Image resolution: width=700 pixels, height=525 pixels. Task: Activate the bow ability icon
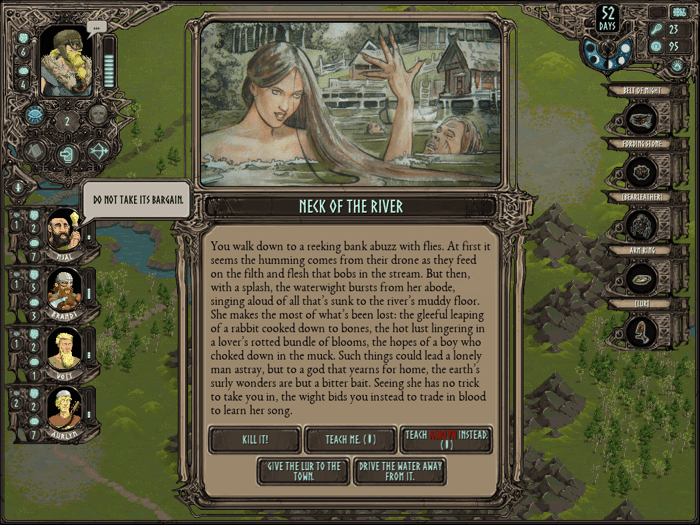[98, 152]
